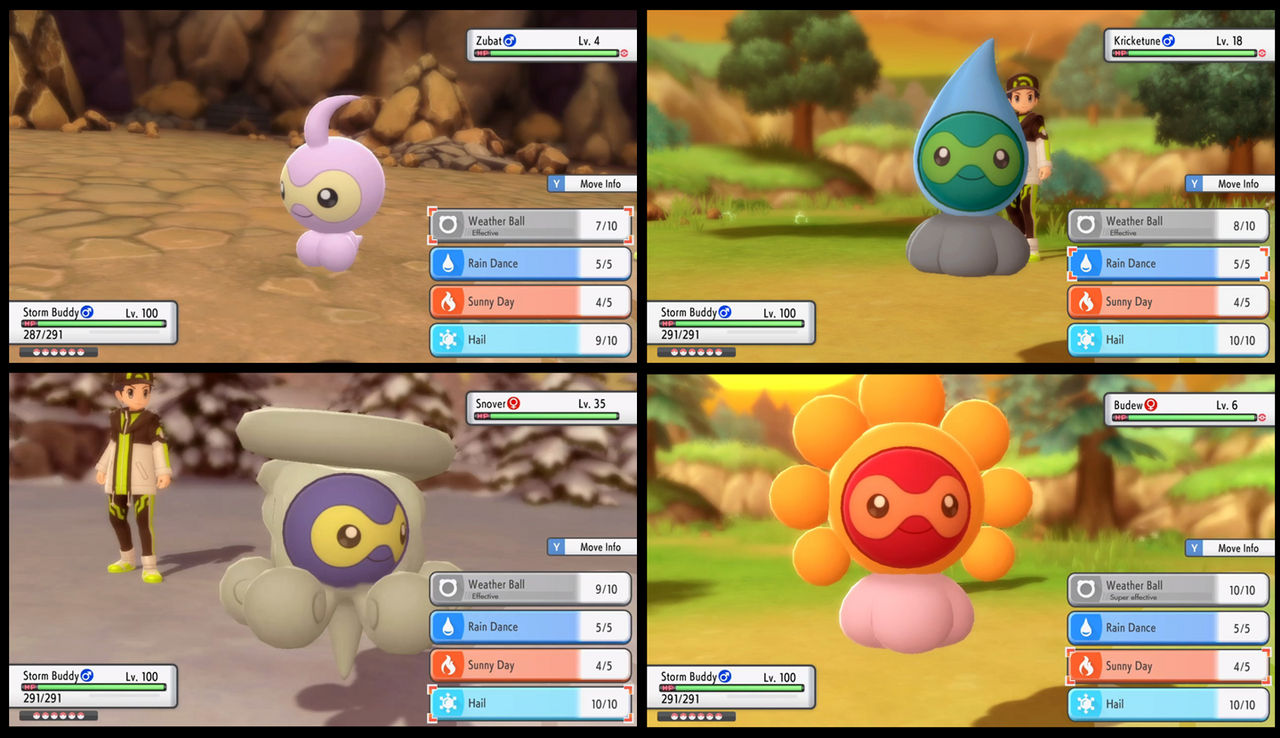1280x738 pixels.
Task: Choose the highlighted Hail move in the Snover battle
Action: 530,704
